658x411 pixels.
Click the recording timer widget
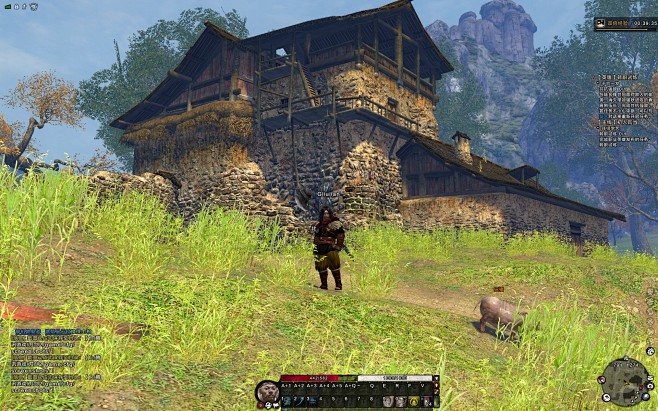[x=625, y=21]
